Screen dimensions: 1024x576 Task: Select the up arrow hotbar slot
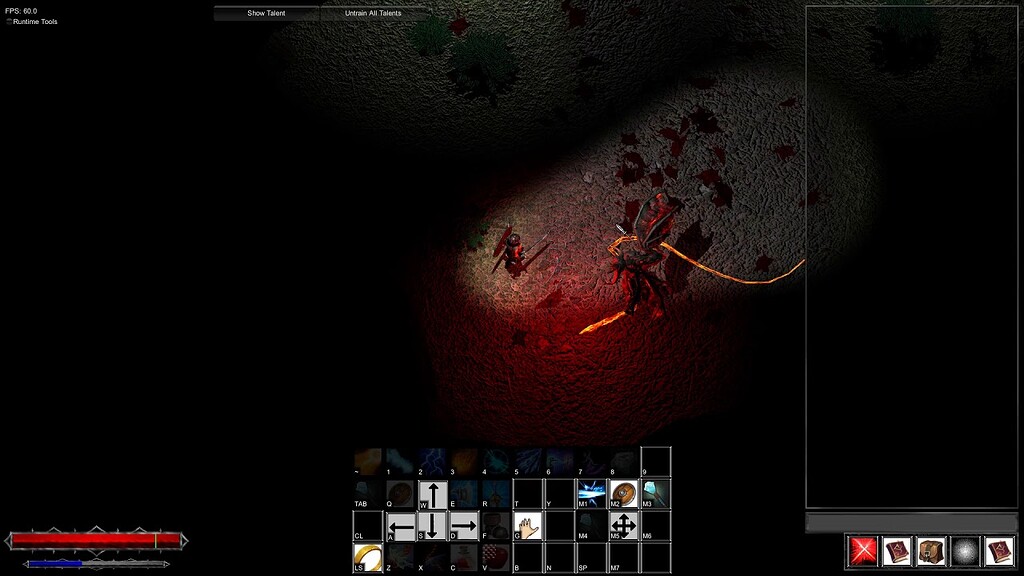(432, 494)
